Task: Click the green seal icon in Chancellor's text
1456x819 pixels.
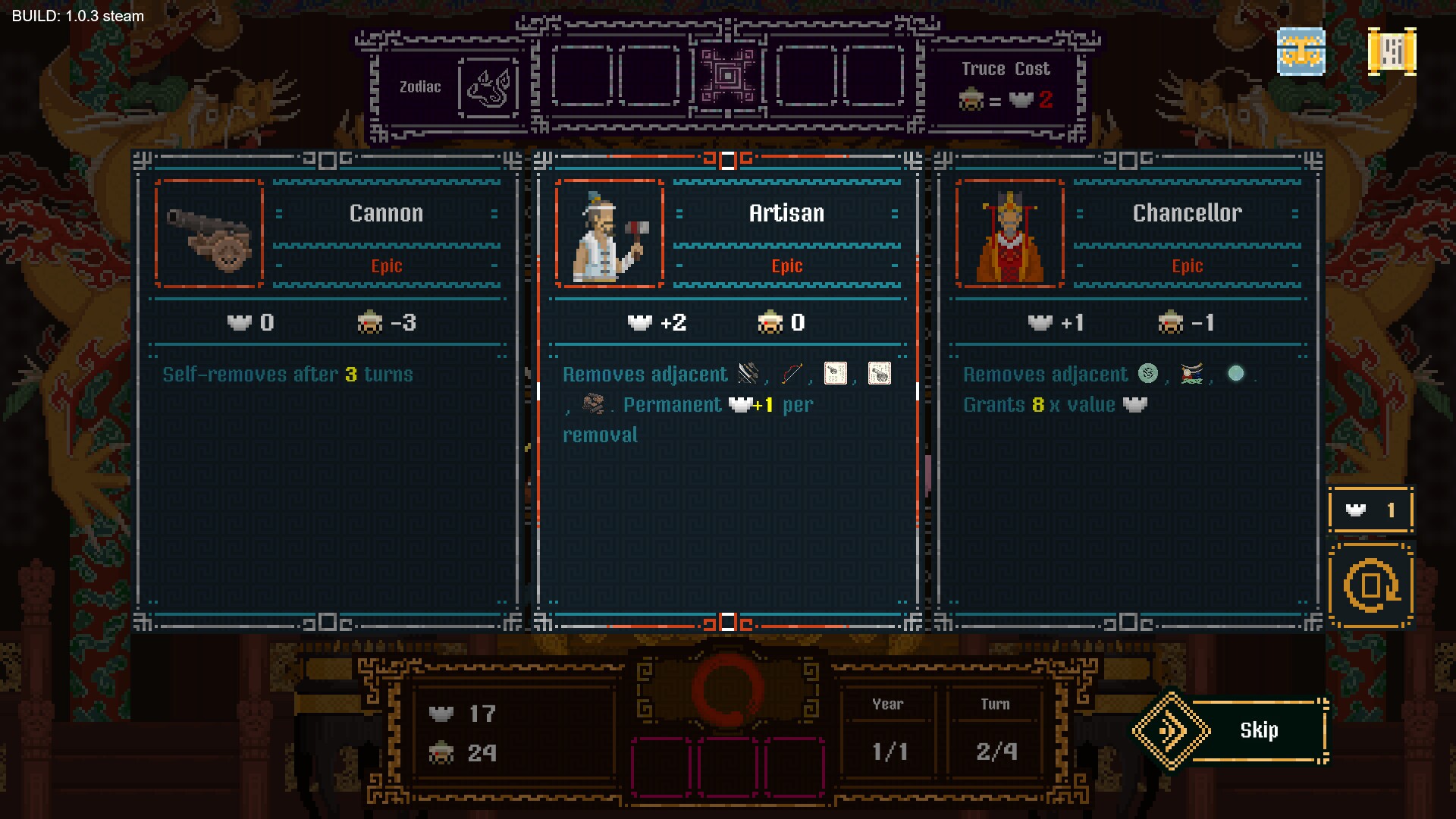Action: pos(1150,372)
